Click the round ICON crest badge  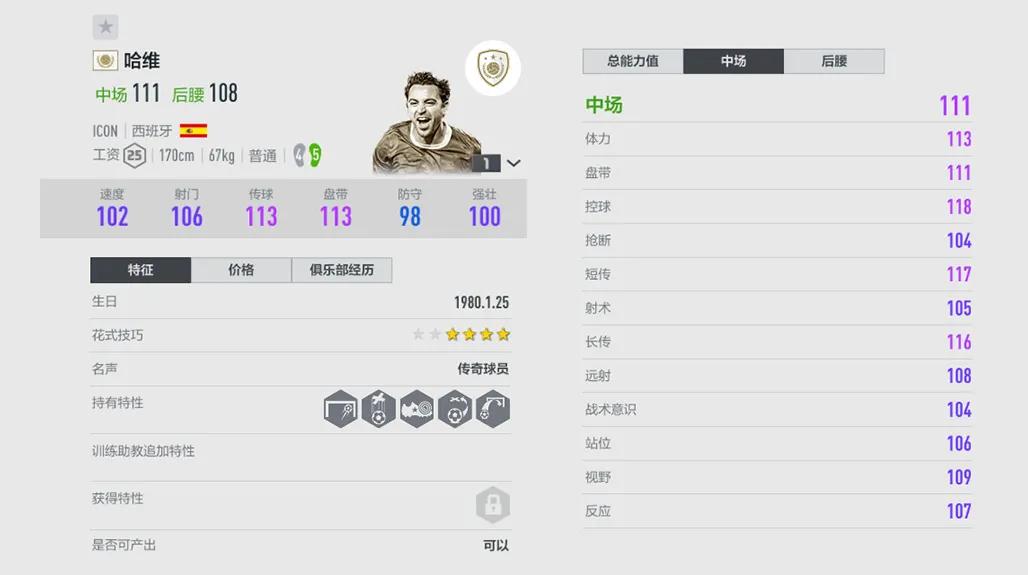coord(492,68)
